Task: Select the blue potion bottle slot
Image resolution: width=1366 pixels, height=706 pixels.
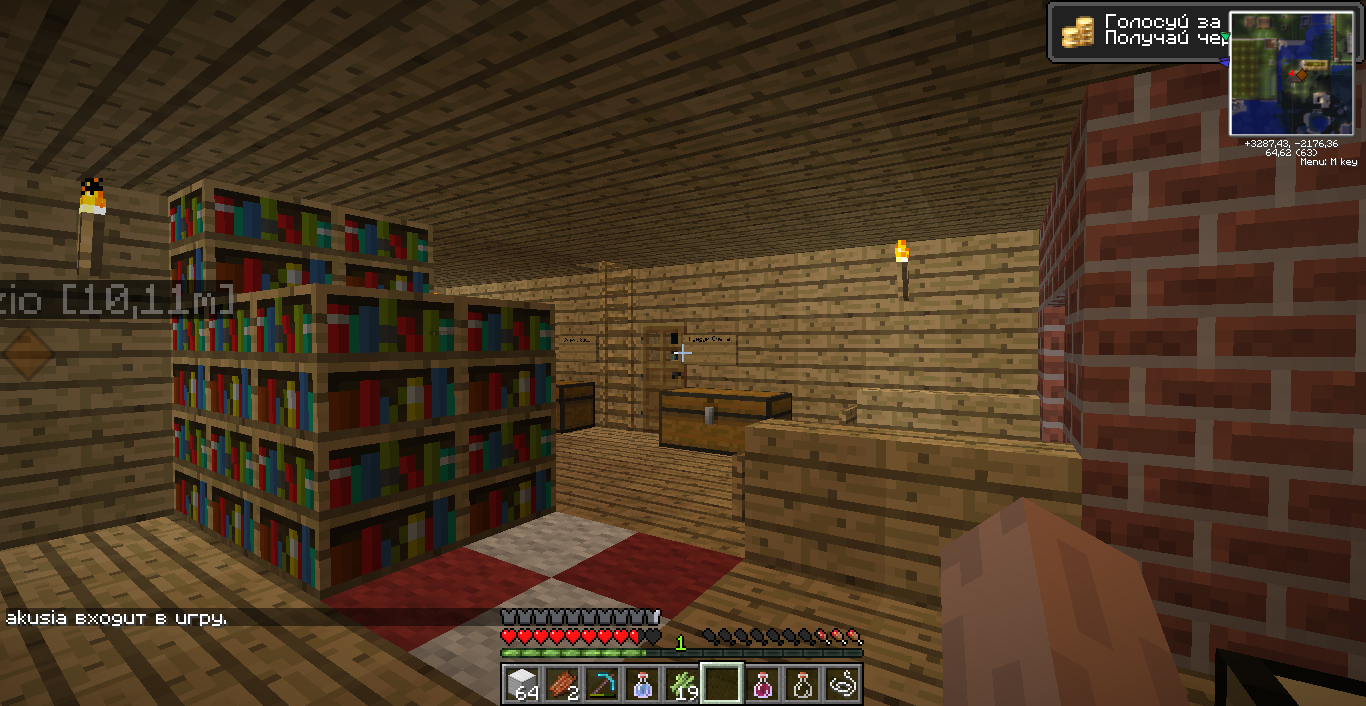Action: 642,684
